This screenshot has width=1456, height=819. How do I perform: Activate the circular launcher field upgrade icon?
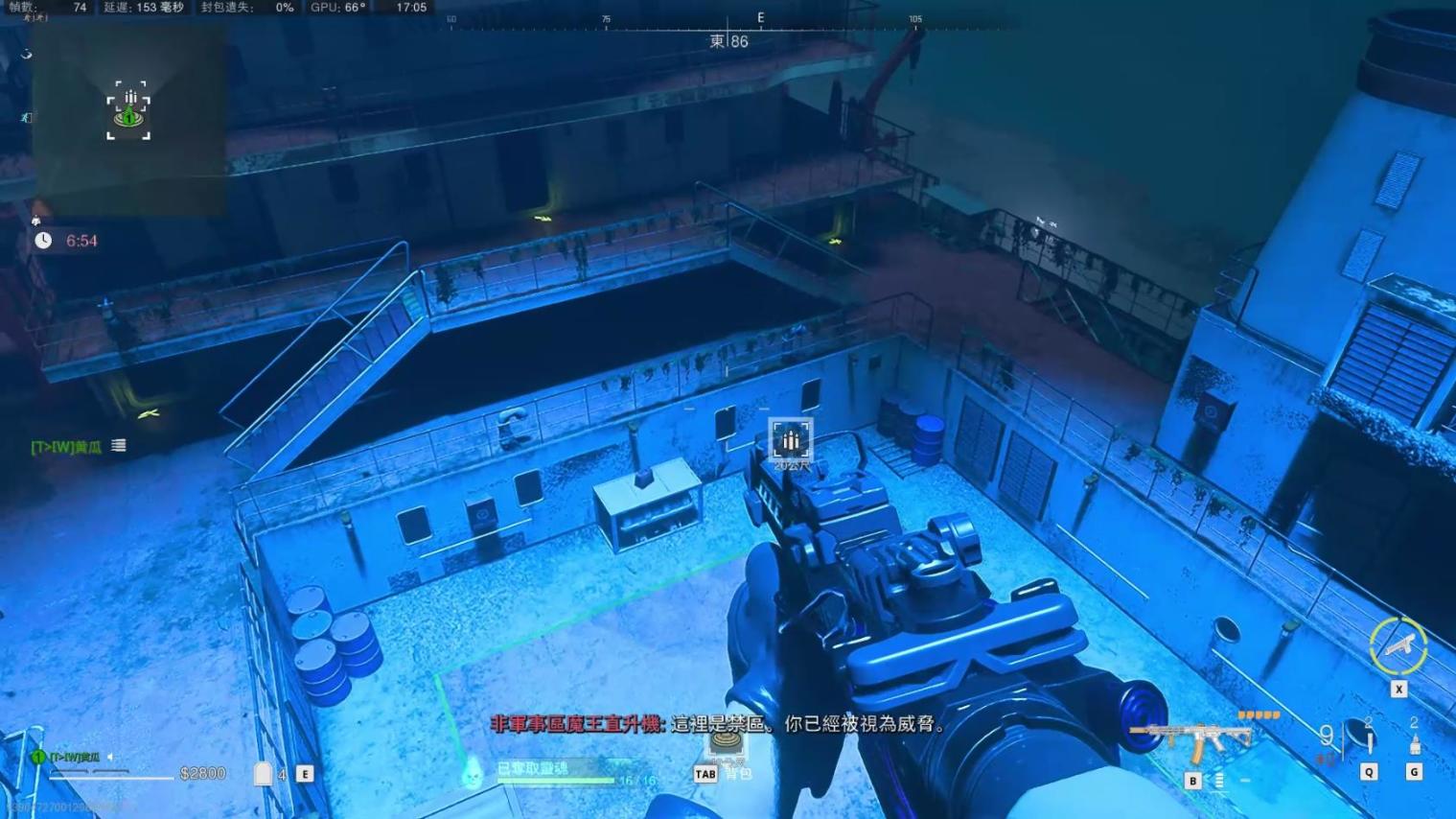point(1398,646)
